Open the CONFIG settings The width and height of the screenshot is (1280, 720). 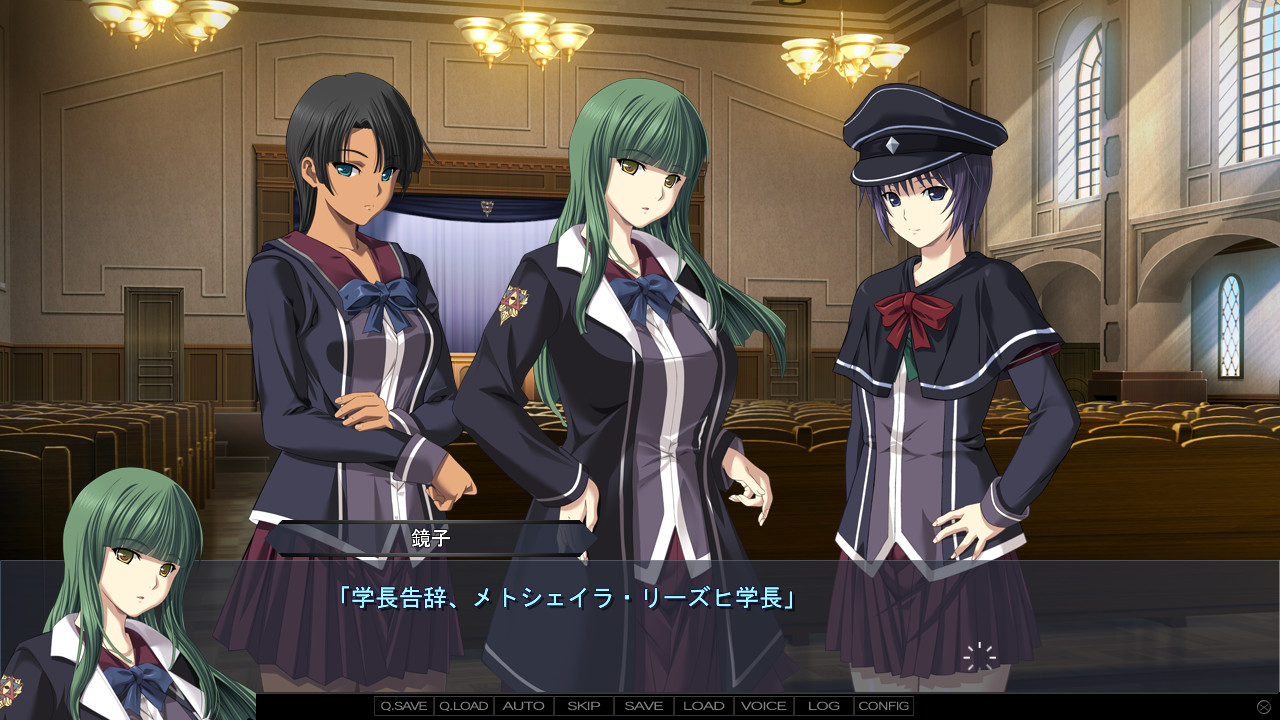point(884,706)
